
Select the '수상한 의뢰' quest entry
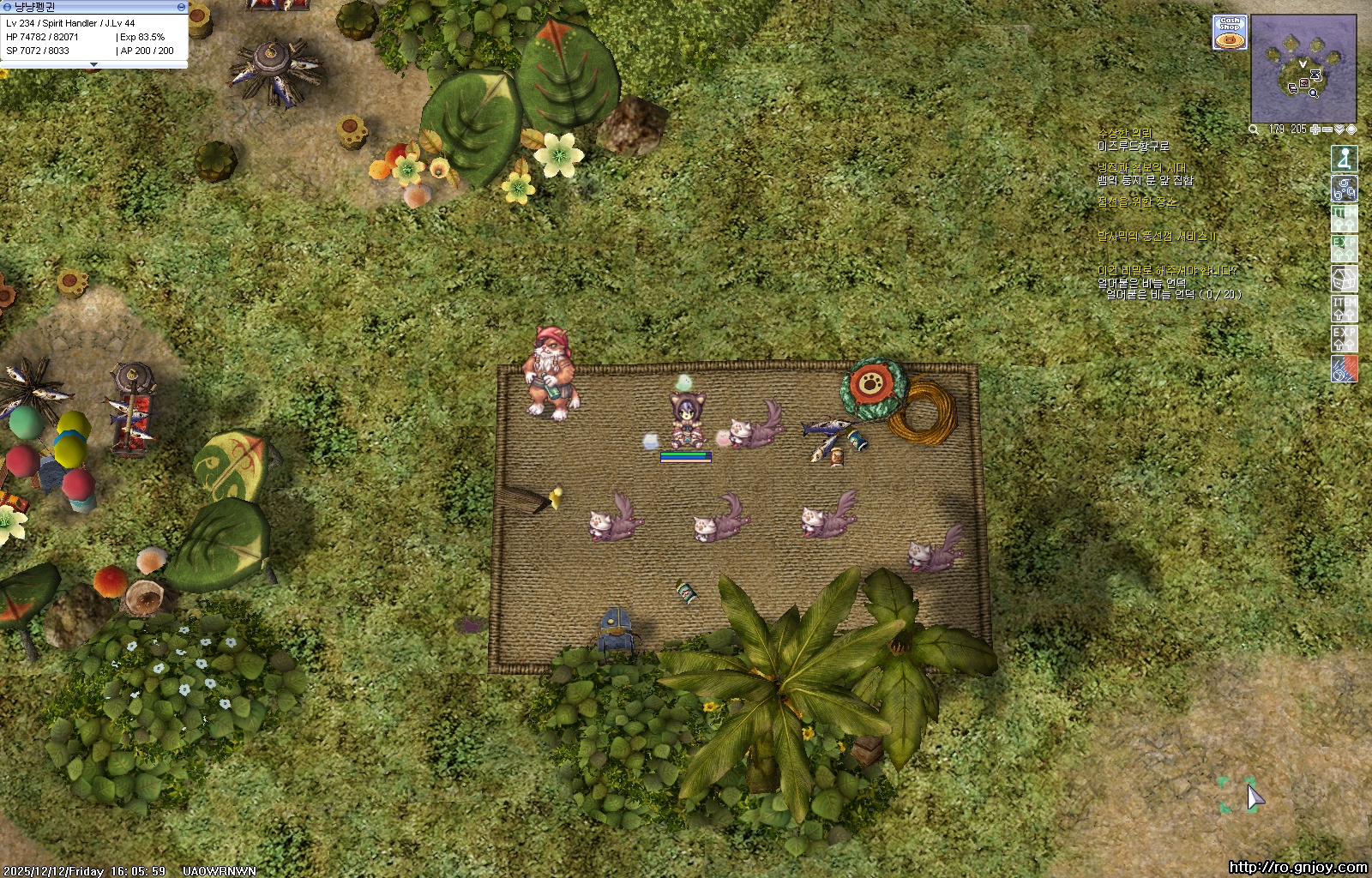click(x=1124, y=134)
